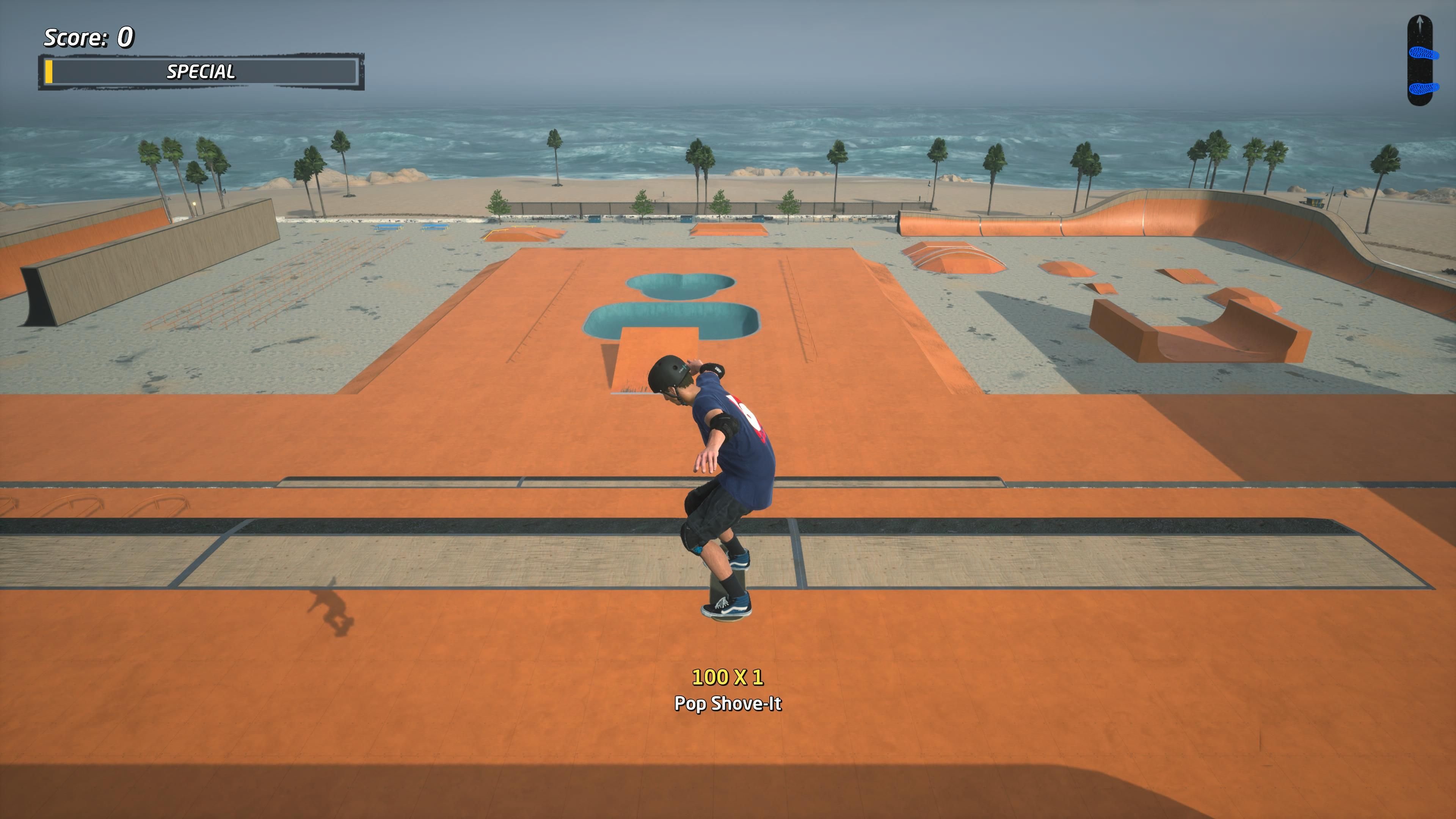Viewport: 1456px width, 819px height.
Task: Click the blue bench near the left wall
Action: (x=387, y=228)
